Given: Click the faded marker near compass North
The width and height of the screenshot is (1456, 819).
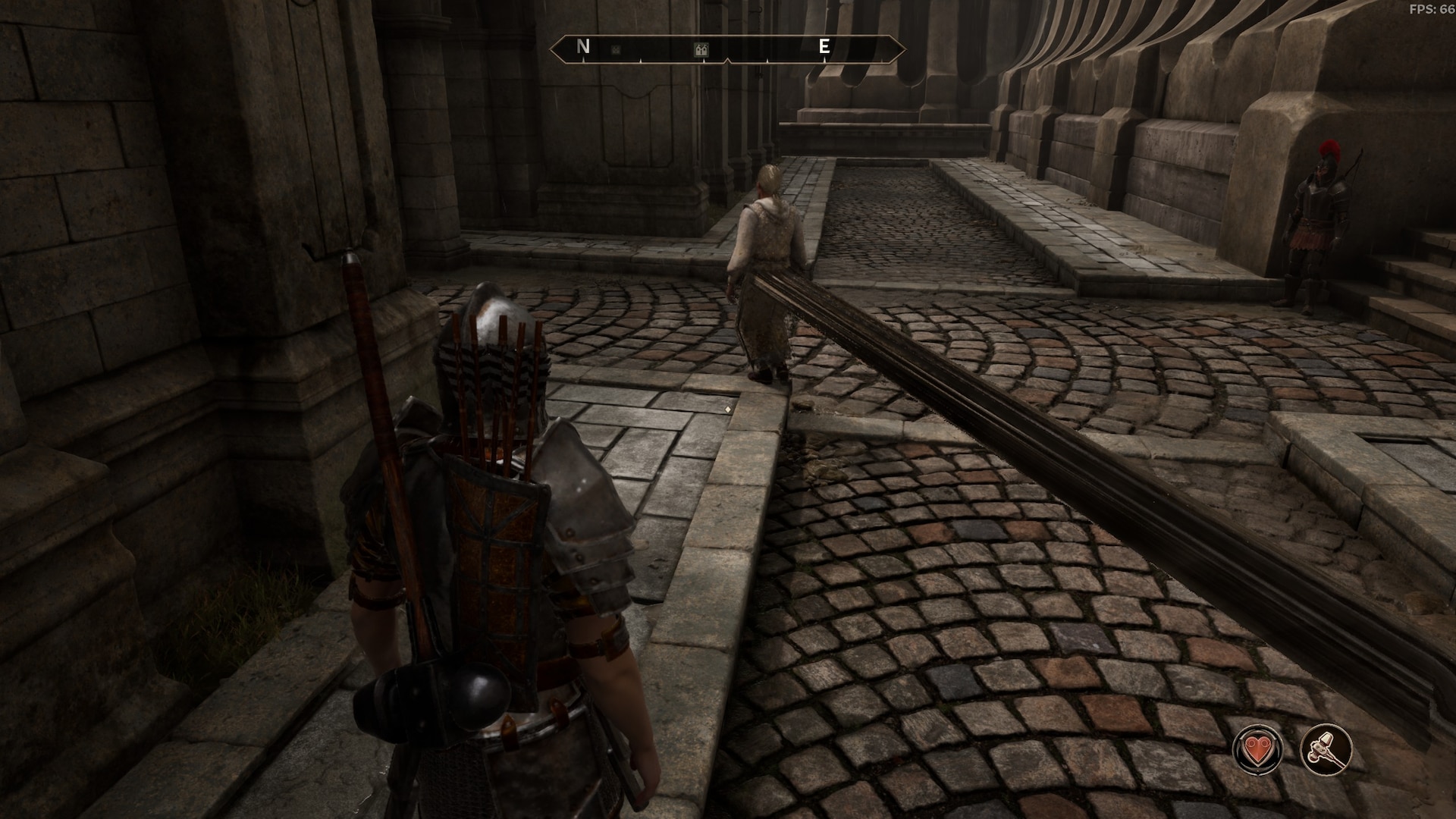Looking at the screenshot, I should 616,50.
